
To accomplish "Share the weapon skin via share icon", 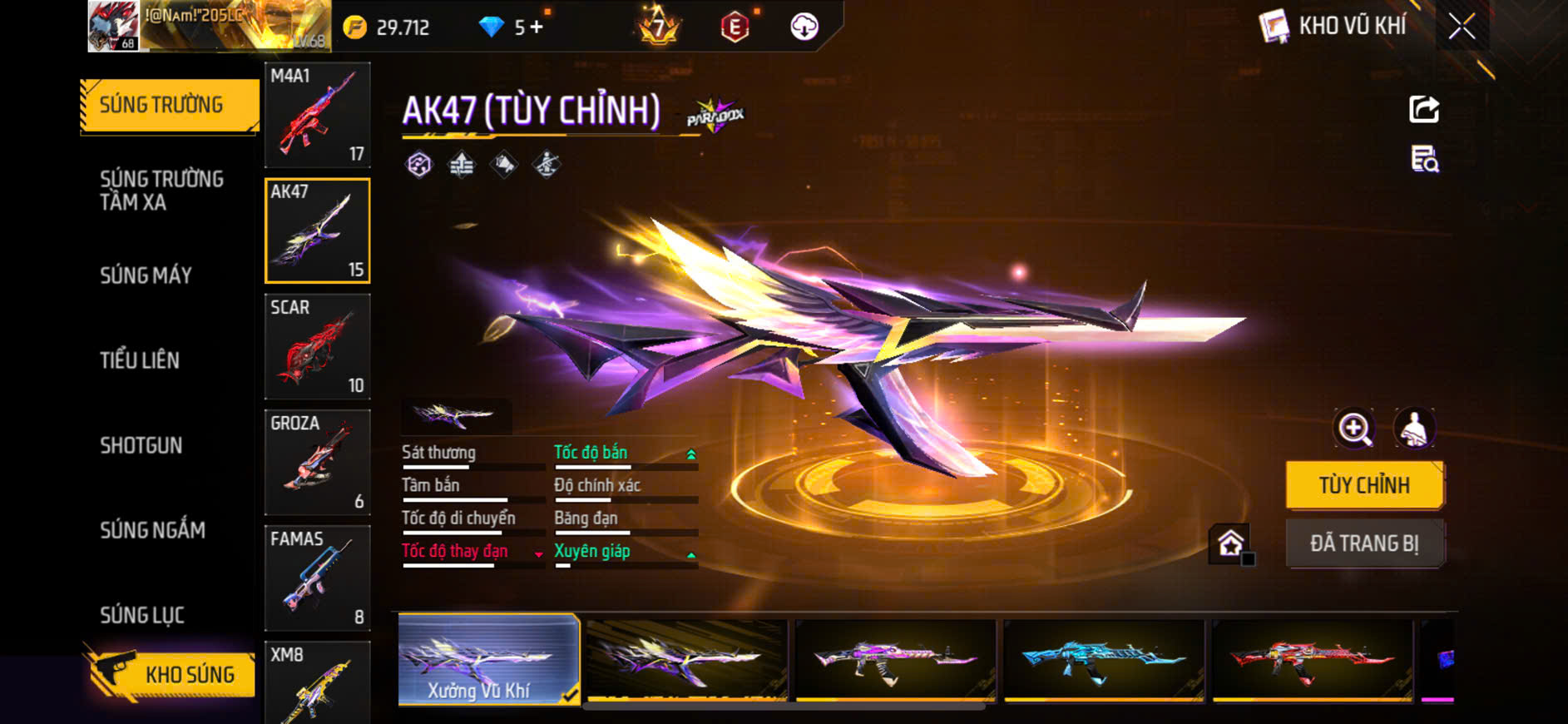I will (x=1424, y=109).
